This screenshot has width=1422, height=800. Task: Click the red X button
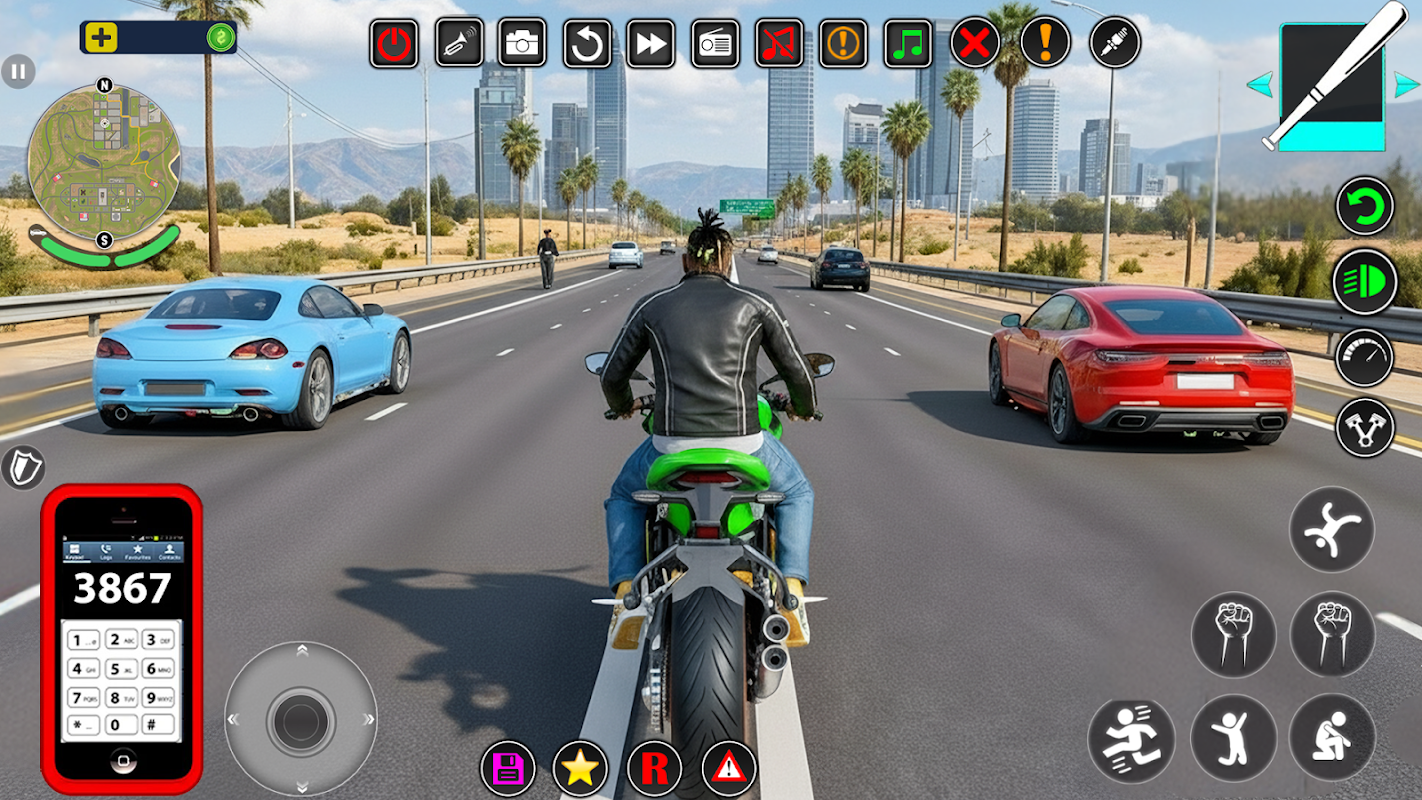point(975,44)
